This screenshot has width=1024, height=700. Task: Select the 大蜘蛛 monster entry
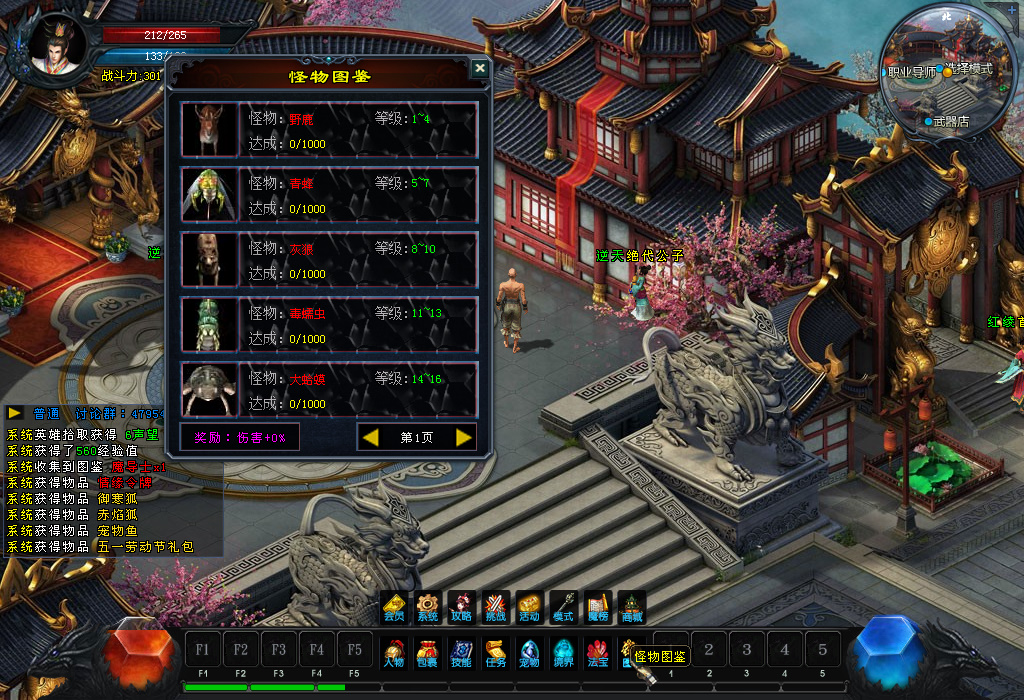pyautogui.click(x=328, y=390)
